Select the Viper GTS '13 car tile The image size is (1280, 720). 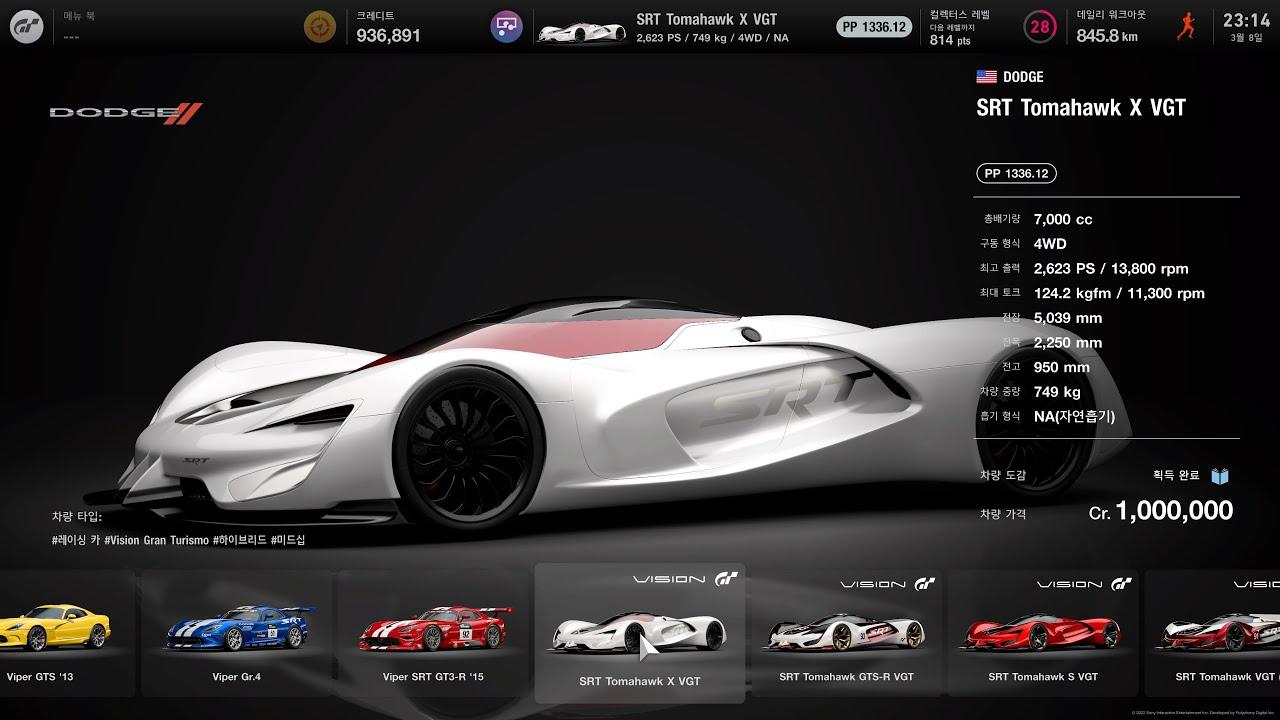point(60,634)
